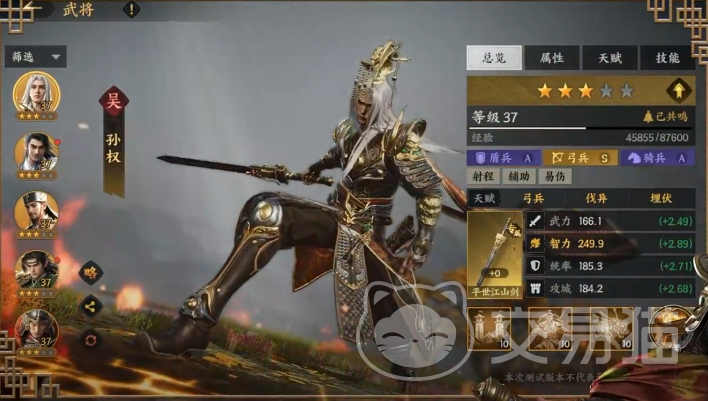Open the exclamation info icon beside 武将
This screenshot has height=401, width=708.
click(x=132, y=10)
